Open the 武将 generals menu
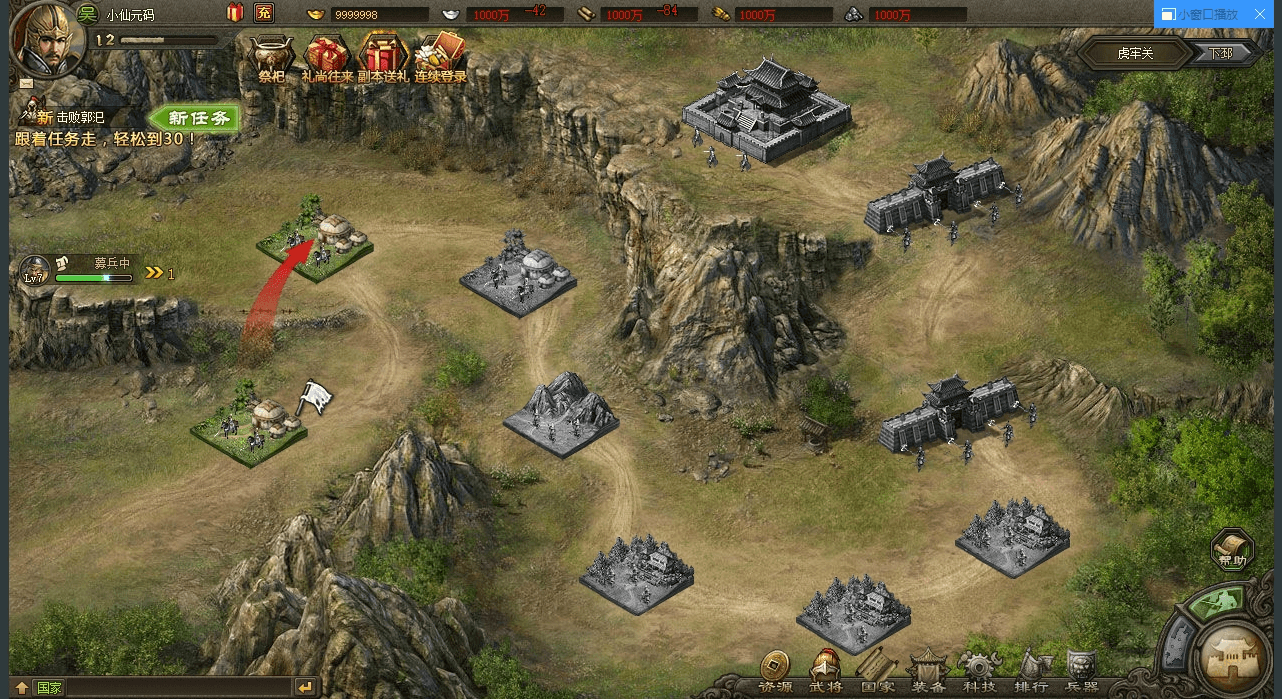The image size is (1282, 699). click(x=826, y=670)
